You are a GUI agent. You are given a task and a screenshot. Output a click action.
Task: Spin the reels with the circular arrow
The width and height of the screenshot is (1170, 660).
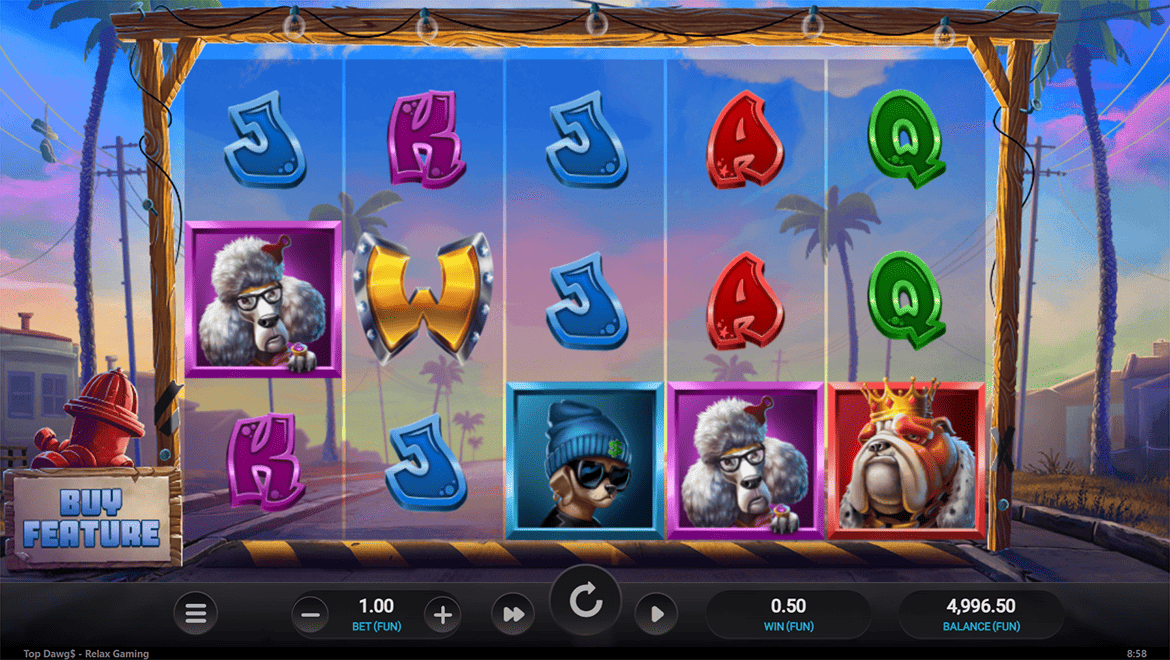[x=585, y=601]
